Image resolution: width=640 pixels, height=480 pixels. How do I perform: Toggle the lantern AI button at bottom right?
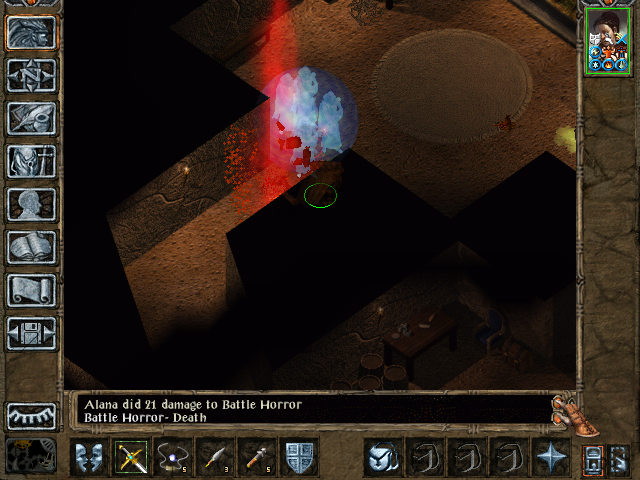pyautogui.click(x=592, y=458)
